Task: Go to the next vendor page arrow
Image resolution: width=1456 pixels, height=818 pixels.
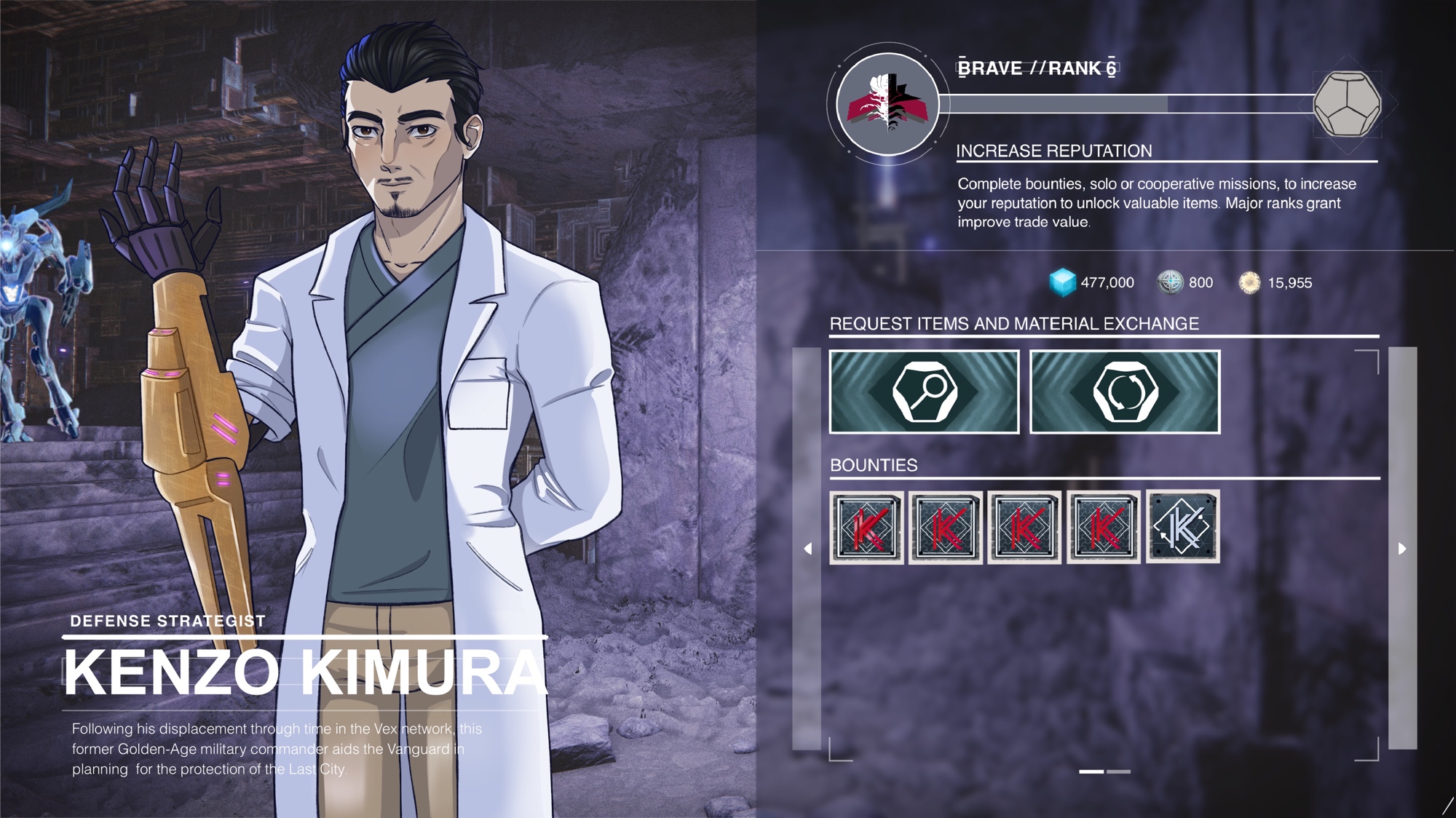Action: pyautogui.click(x=1402, y=549)
